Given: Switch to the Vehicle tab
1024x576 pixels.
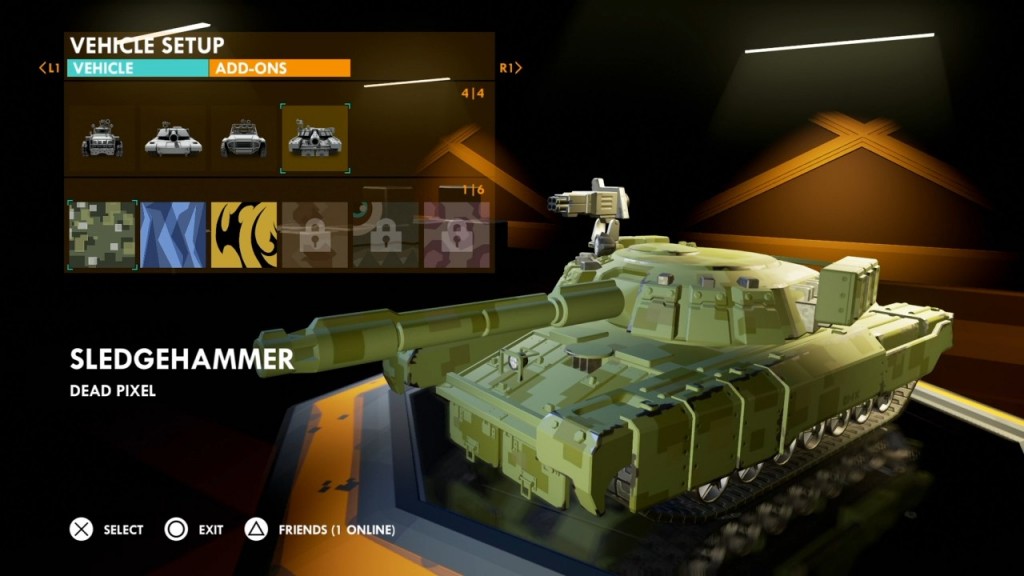Looking at the screenshot, I should pos(137,69).
